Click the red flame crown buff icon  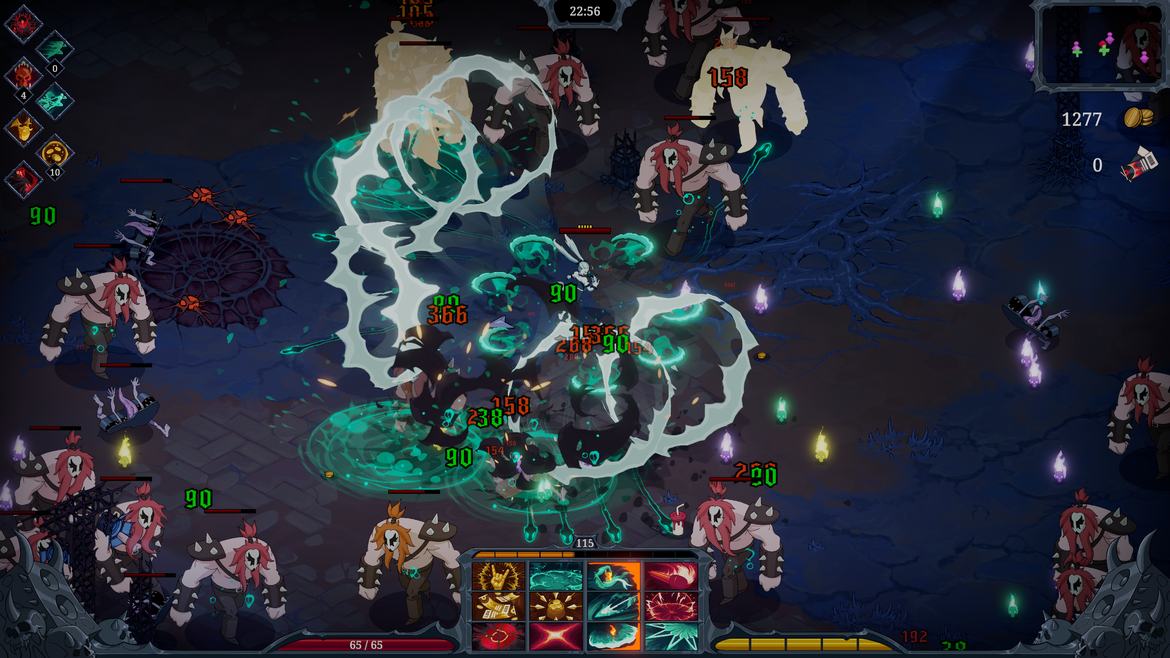(x=23, y=22)
